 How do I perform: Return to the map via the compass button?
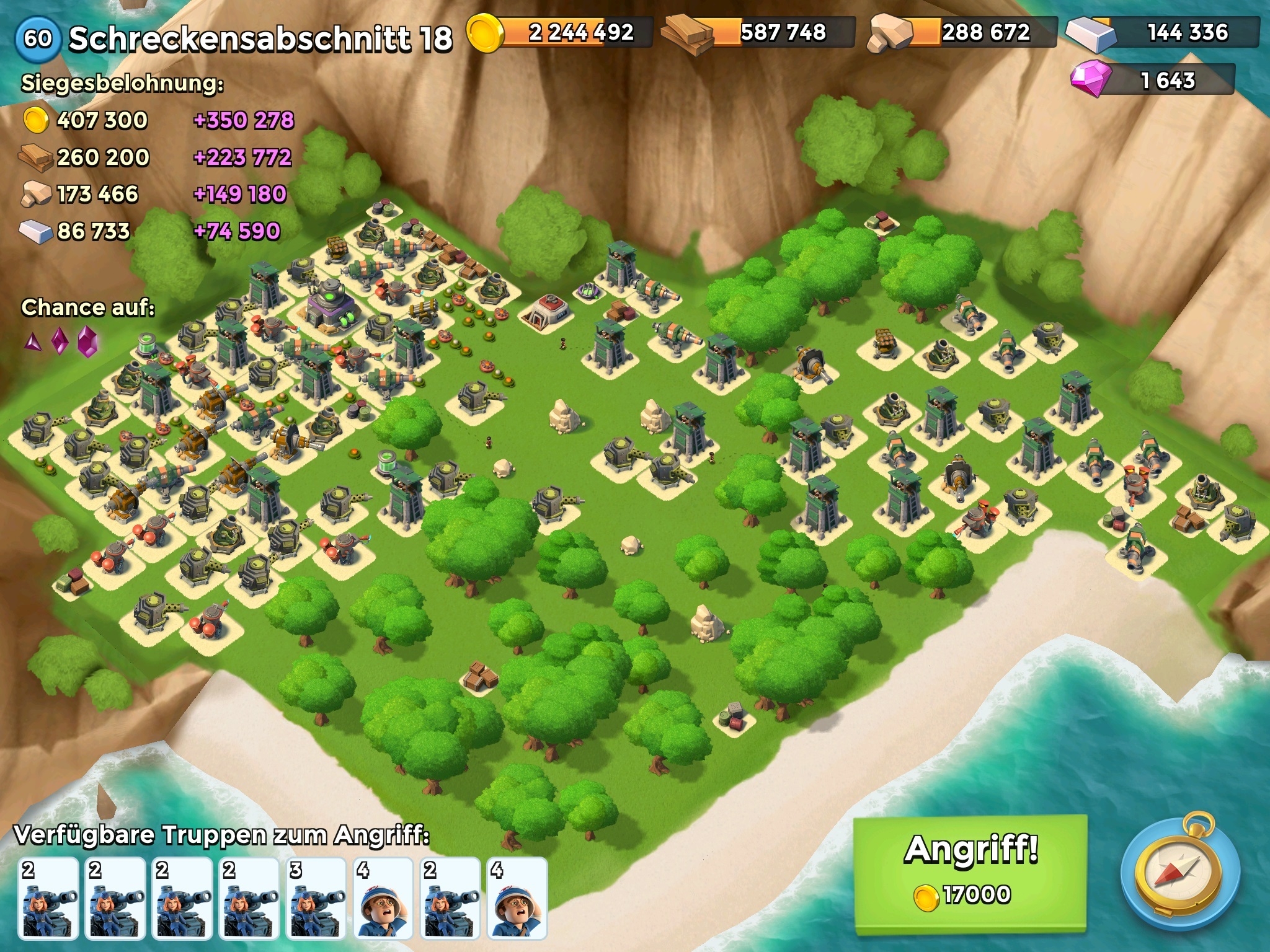click(x=1180, y=873)
